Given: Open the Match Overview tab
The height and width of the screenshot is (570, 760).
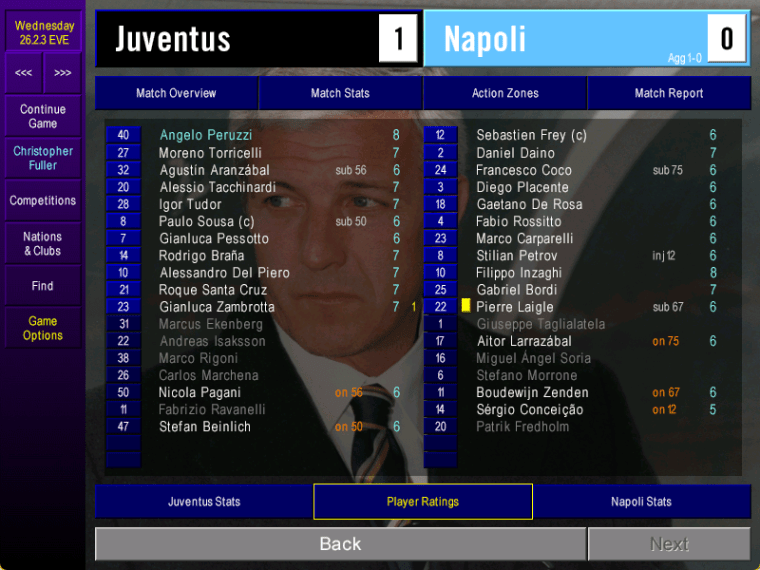Looking at the screenshot, I should [x=176, y=93].
